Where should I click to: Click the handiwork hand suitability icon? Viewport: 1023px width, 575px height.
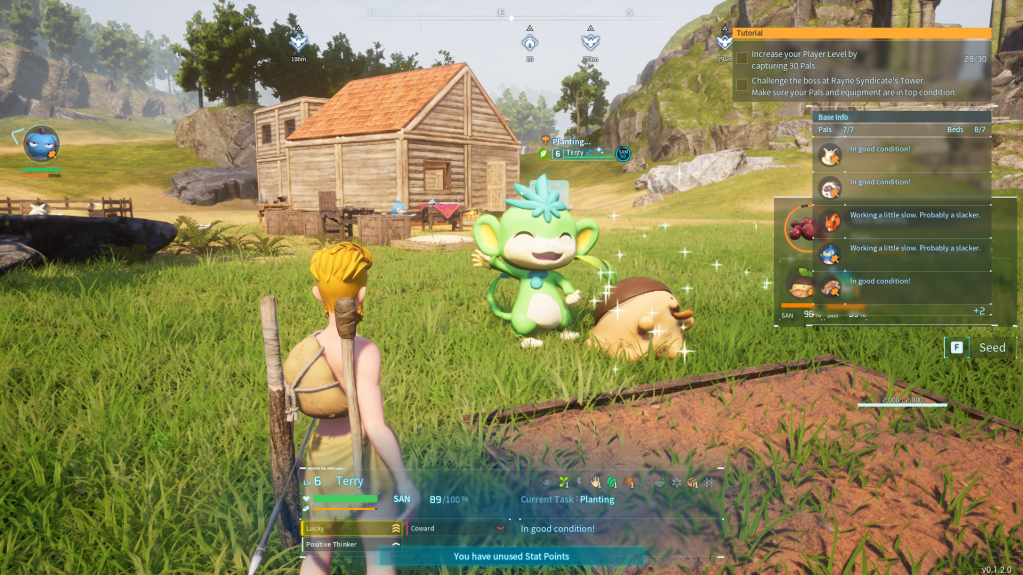point(595,482)
